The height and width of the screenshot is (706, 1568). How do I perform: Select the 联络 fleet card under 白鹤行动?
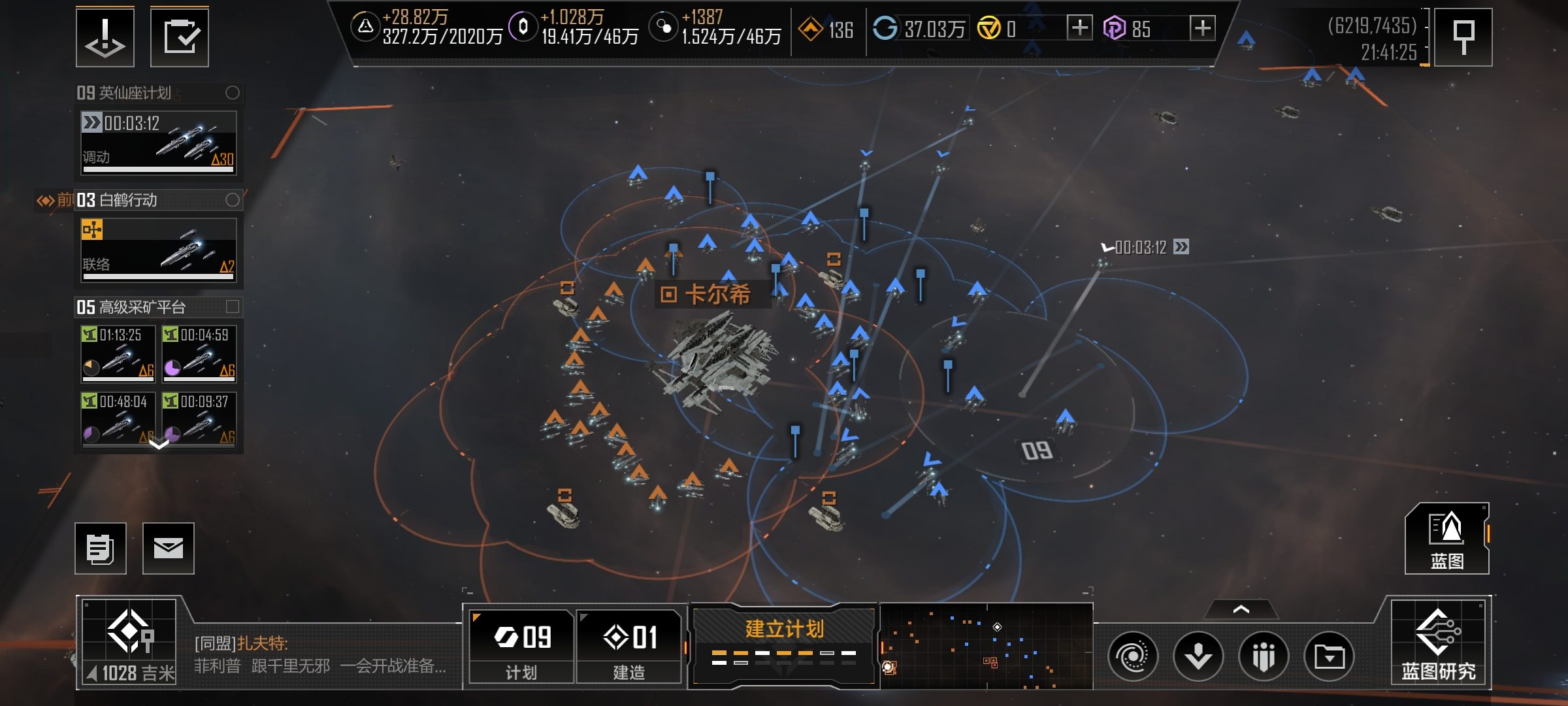click(158, 250)
